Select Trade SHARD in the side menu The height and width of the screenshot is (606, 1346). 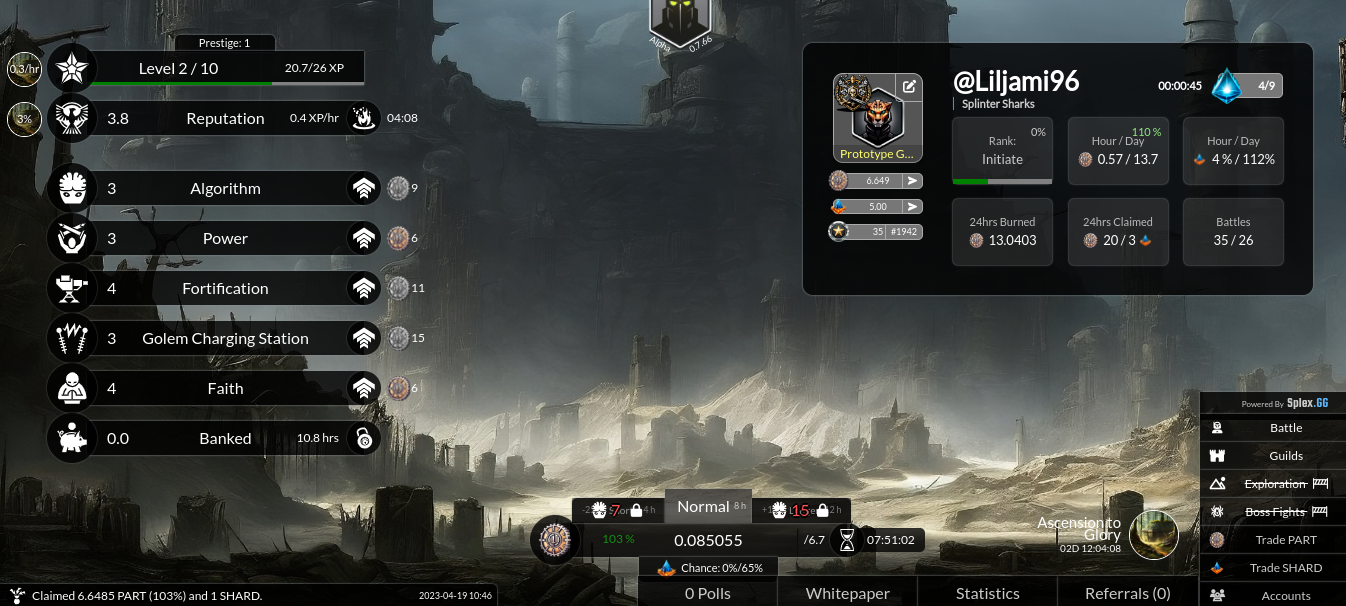point(1285,568)
